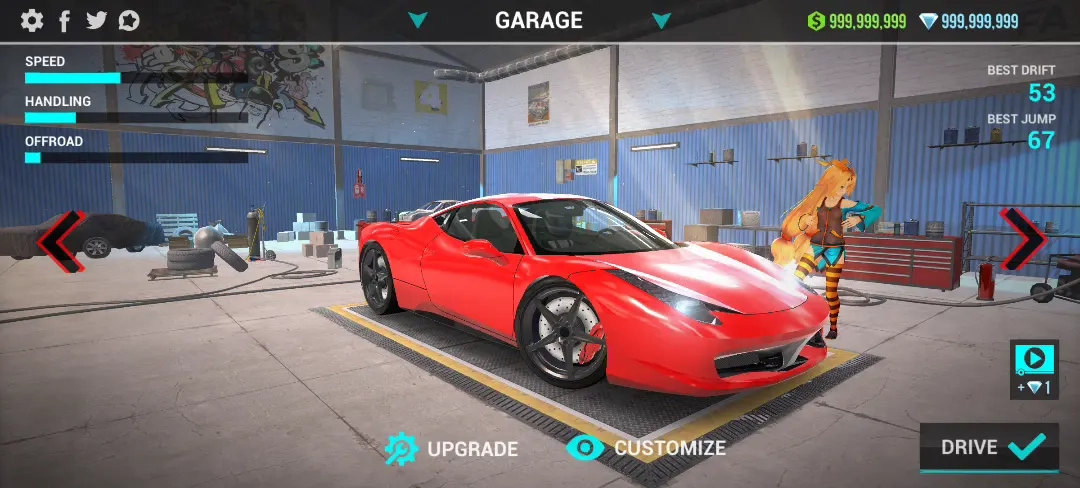Click the right teal arrow beside GARAGE
The height and width of the screenshot is (488, 1080).
click(661, 20)
